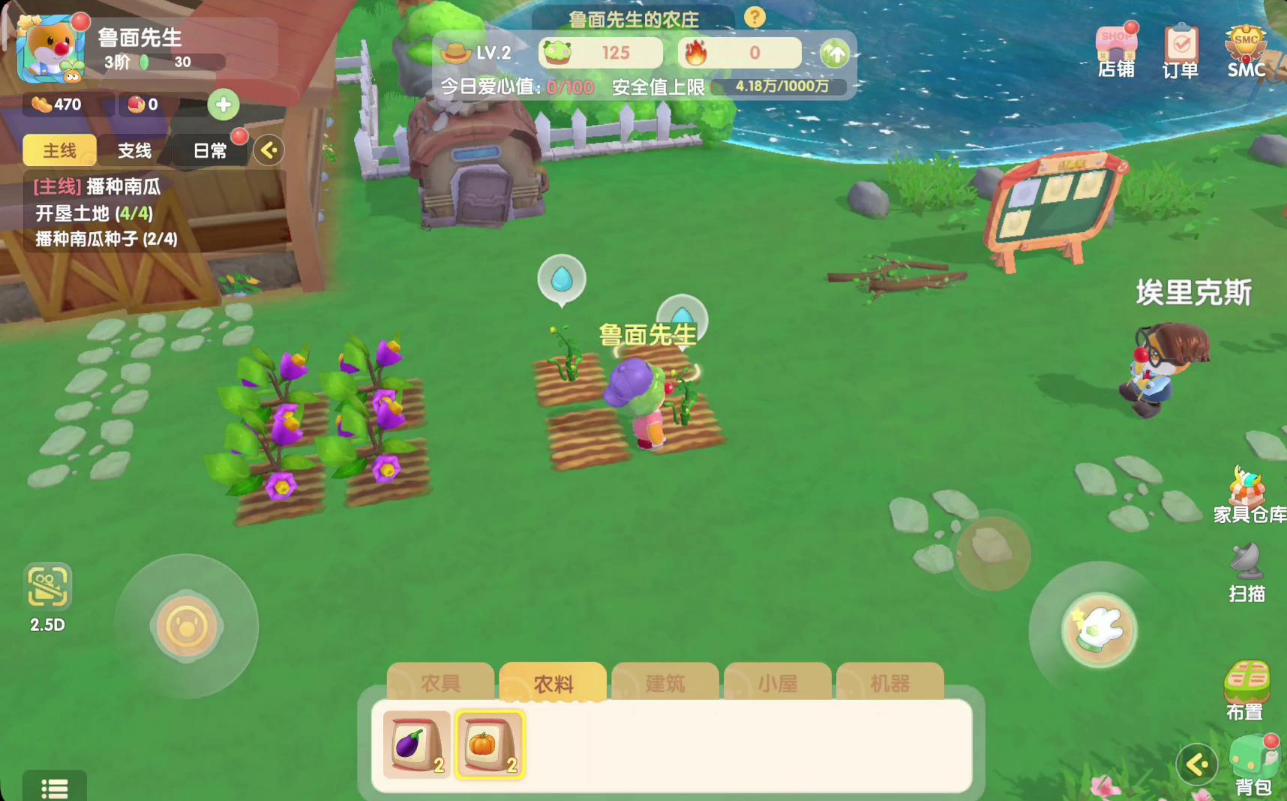Open the 订单 orders clipboard
Screen dimensions: 1287x801
[x=1181, y=48]
